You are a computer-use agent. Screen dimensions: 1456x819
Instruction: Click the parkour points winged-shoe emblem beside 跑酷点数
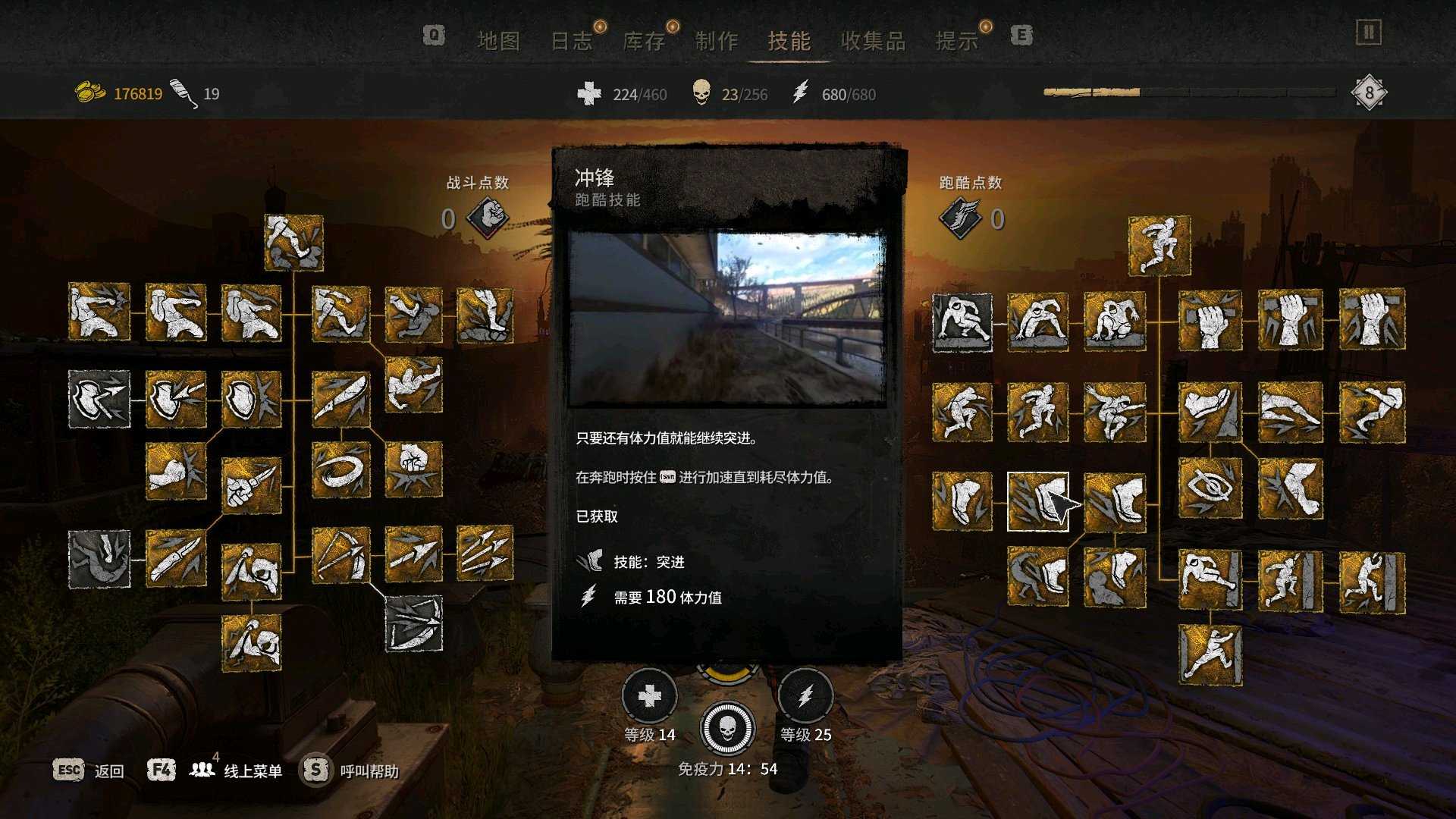point(961,218)
